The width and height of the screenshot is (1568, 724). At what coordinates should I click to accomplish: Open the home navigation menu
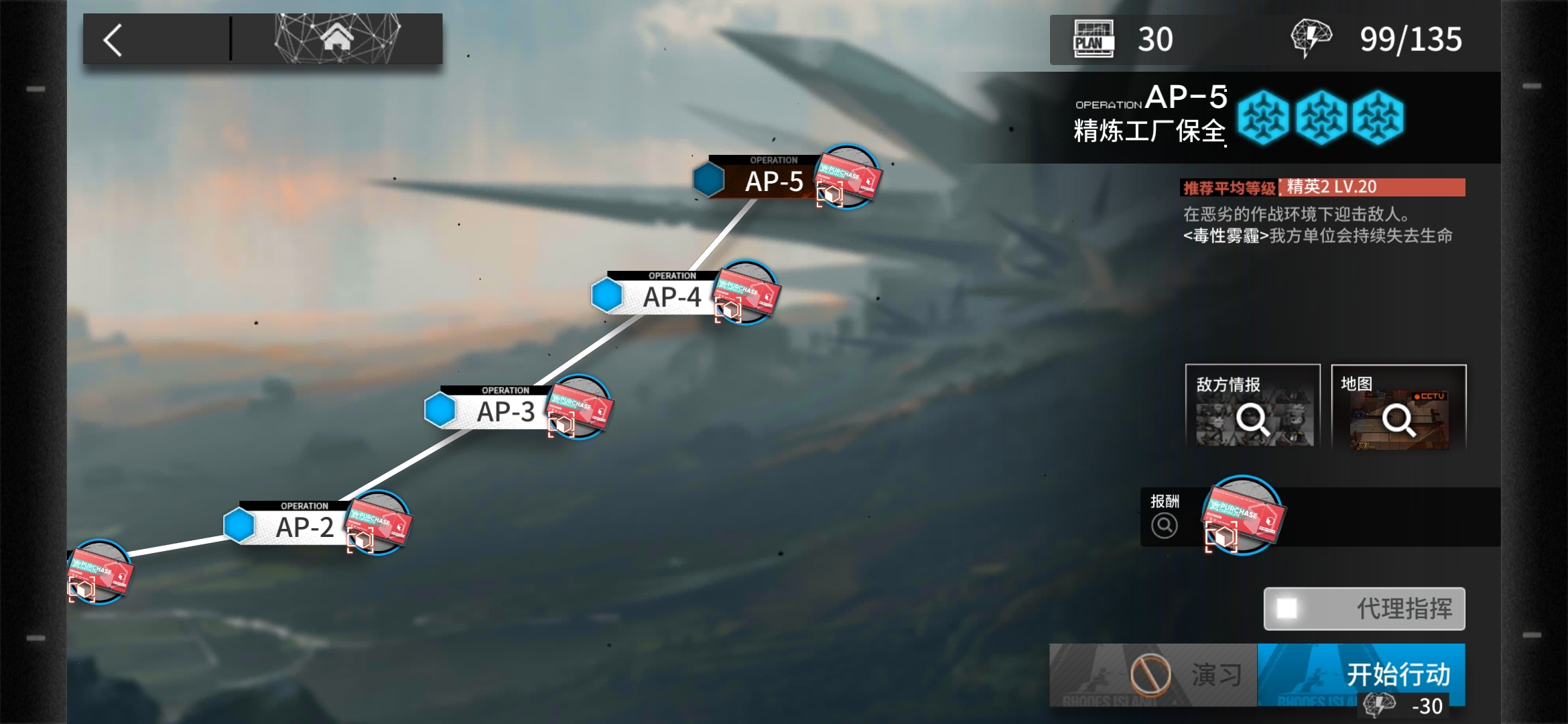click(337, 39)
